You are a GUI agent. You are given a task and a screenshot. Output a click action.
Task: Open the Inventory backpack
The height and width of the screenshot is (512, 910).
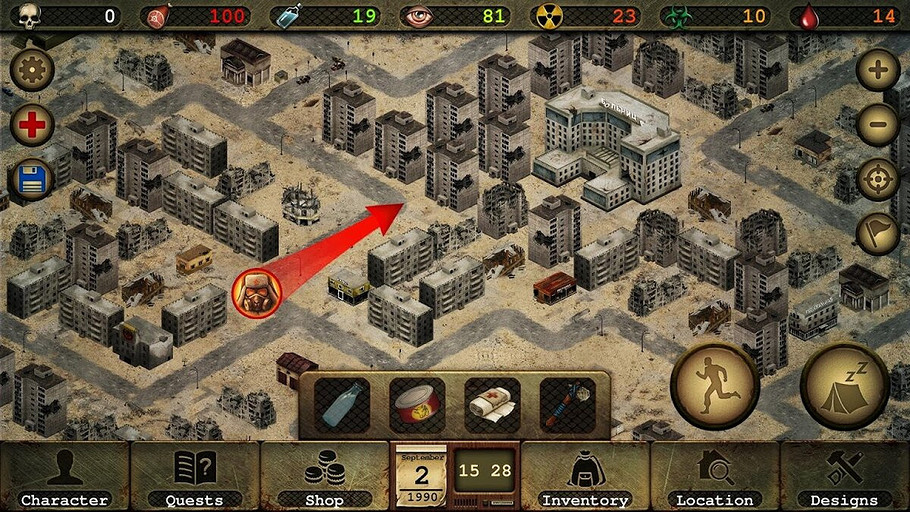(x=585, y=477)
